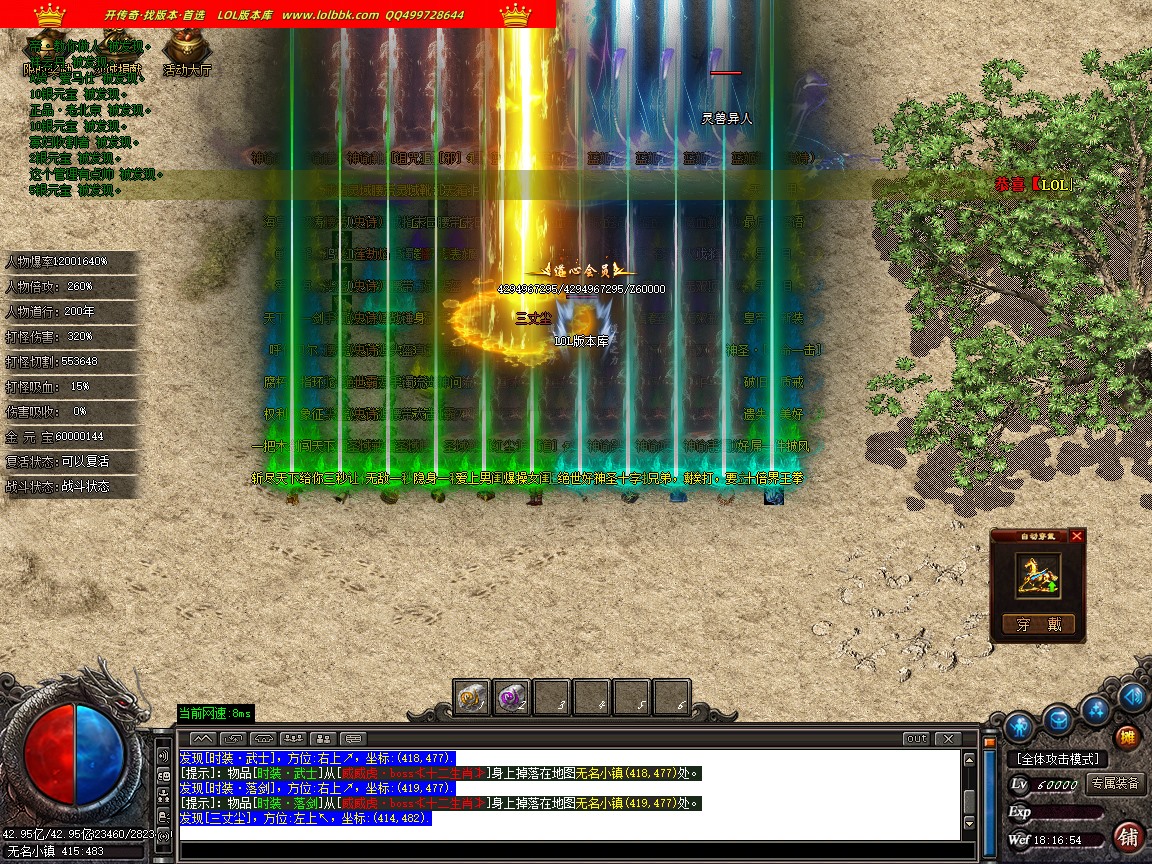Select the first chat channel tab icon
This screenshot has width=1152, height=864.
point(203,739)
